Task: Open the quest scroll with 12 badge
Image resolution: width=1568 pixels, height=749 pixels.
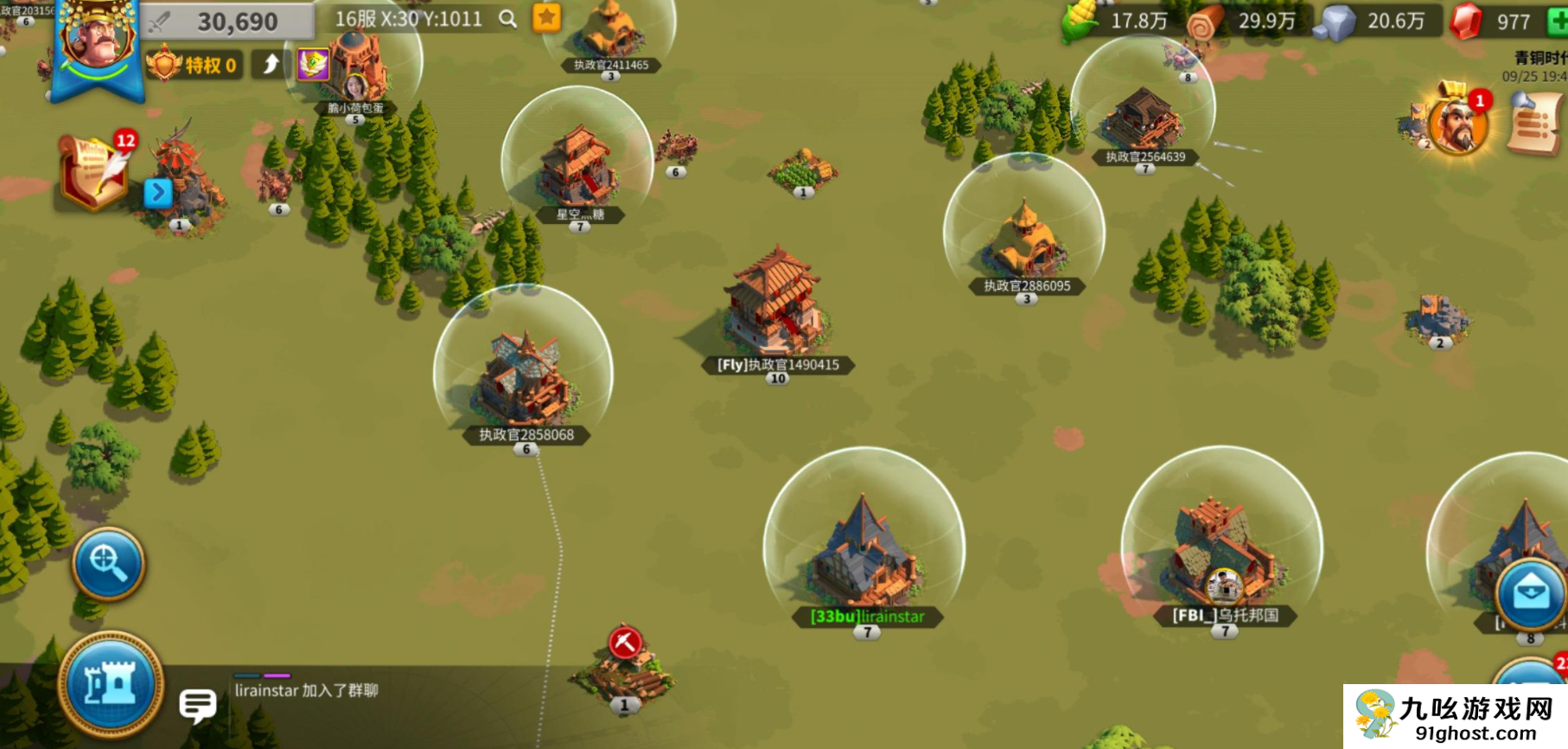Action: (93, 172)
